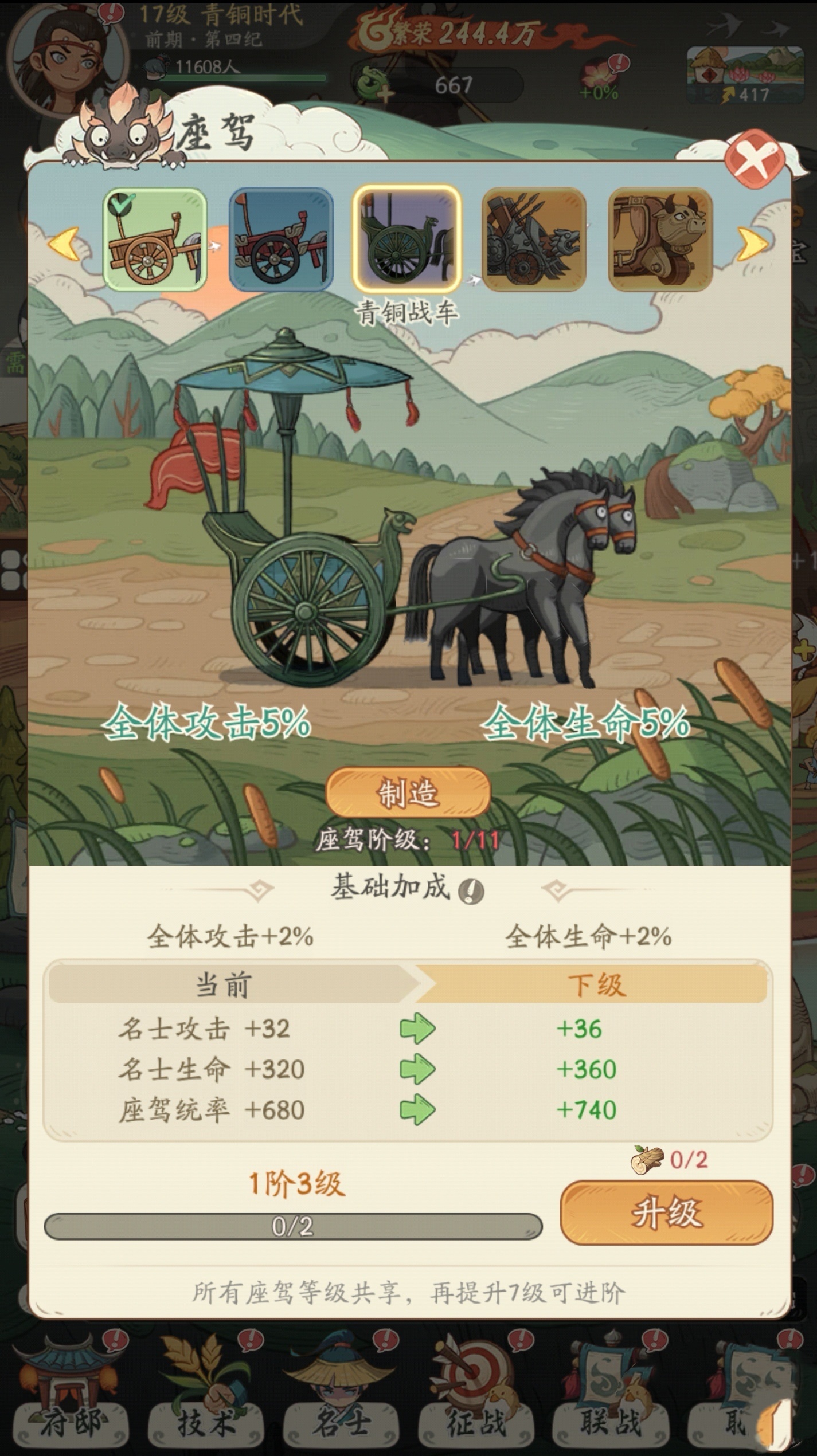Image resolution: width=817 pixels, height=1456 pixels.
Task: Select the 青铜战车 bronze chariot thumbnail
Action: click(x=406, y=238)
